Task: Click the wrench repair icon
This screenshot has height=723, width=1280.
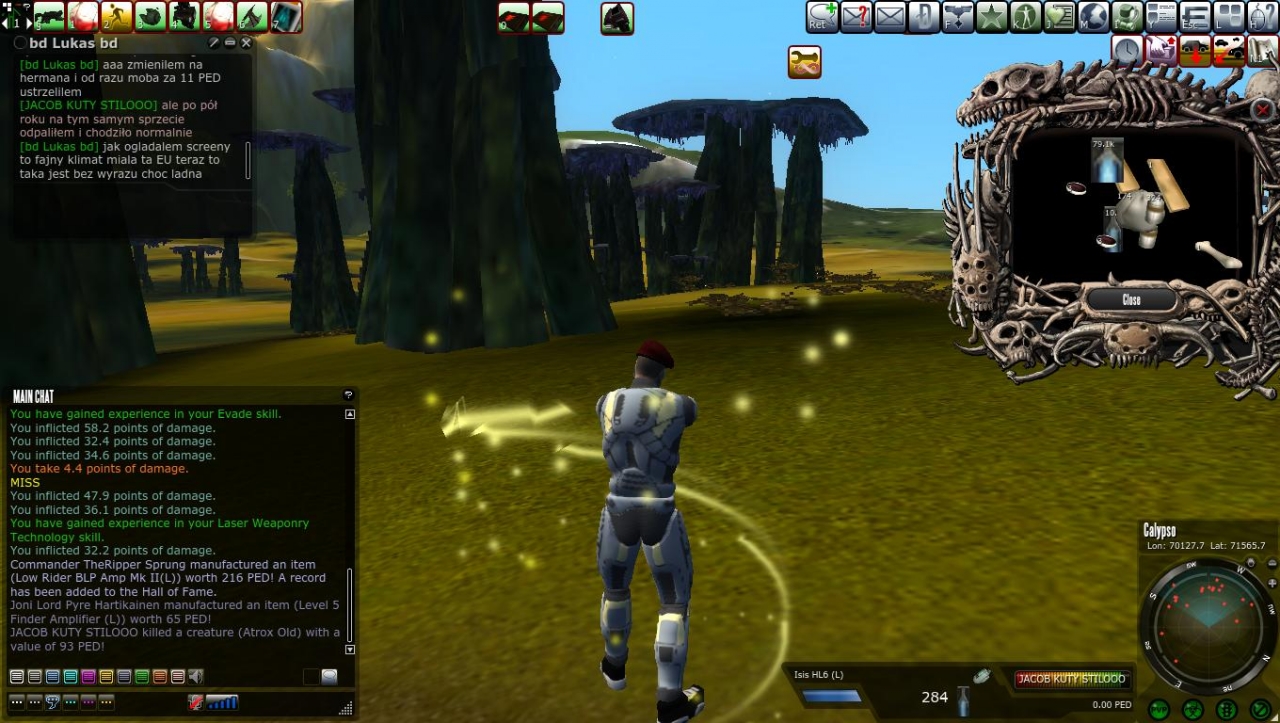Action: pos(804,62)
